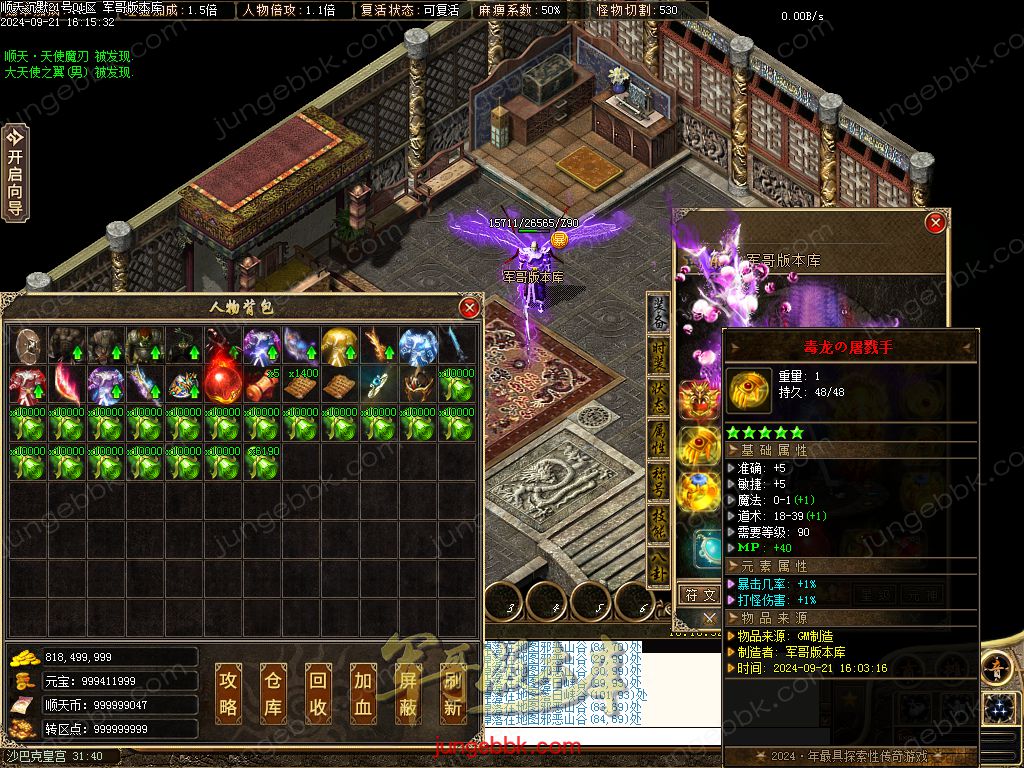Click the 回收 recycle button
Image resolution: width=1024 pixels, height=768 pixels.
(x=318, y=693)
